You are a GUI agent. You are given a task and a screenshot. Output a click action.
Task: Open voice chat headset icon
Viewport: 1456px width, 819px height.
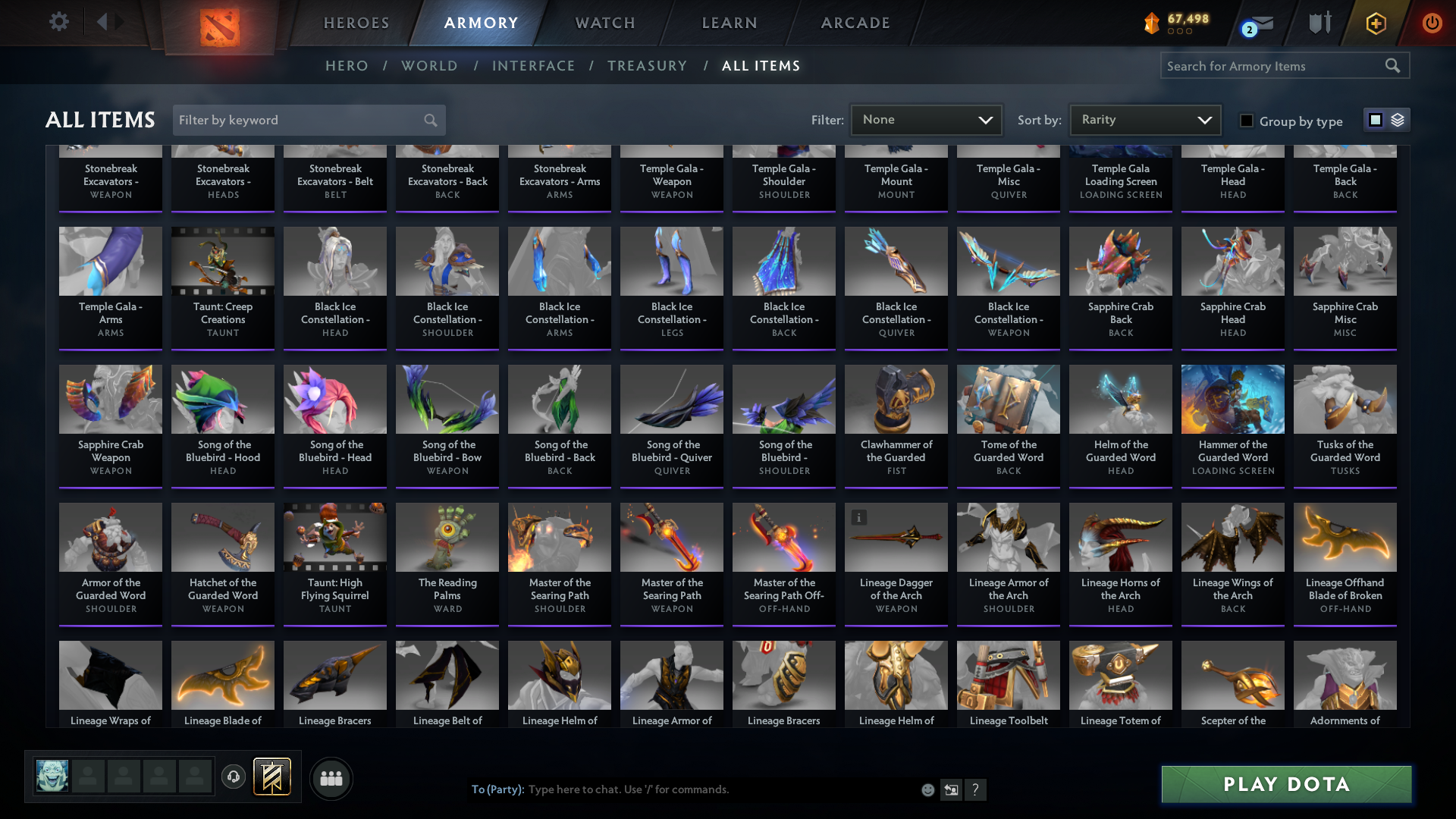tap(234, 778)
